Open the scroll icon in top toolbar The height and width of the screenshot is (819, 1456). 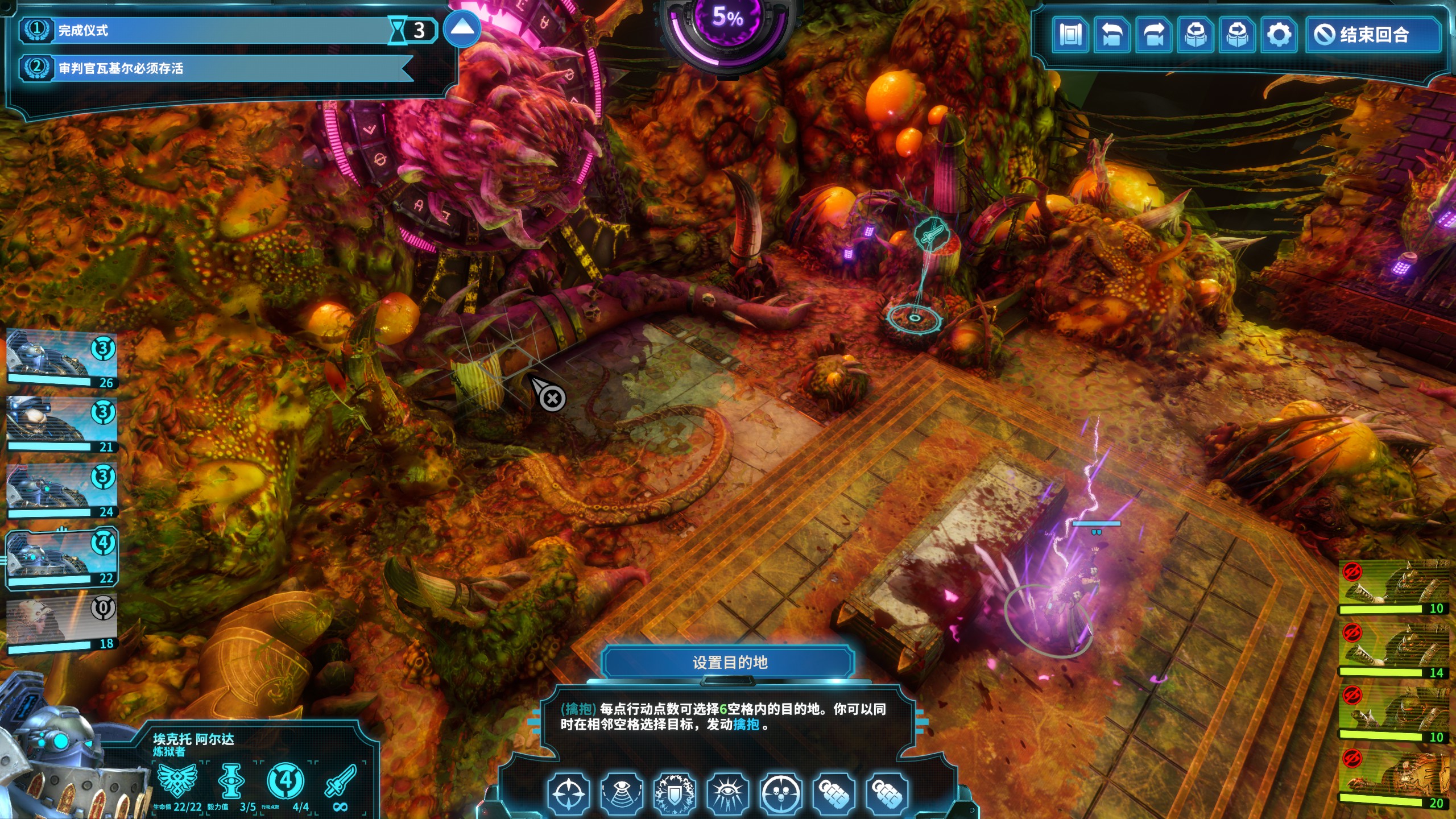1071,35
